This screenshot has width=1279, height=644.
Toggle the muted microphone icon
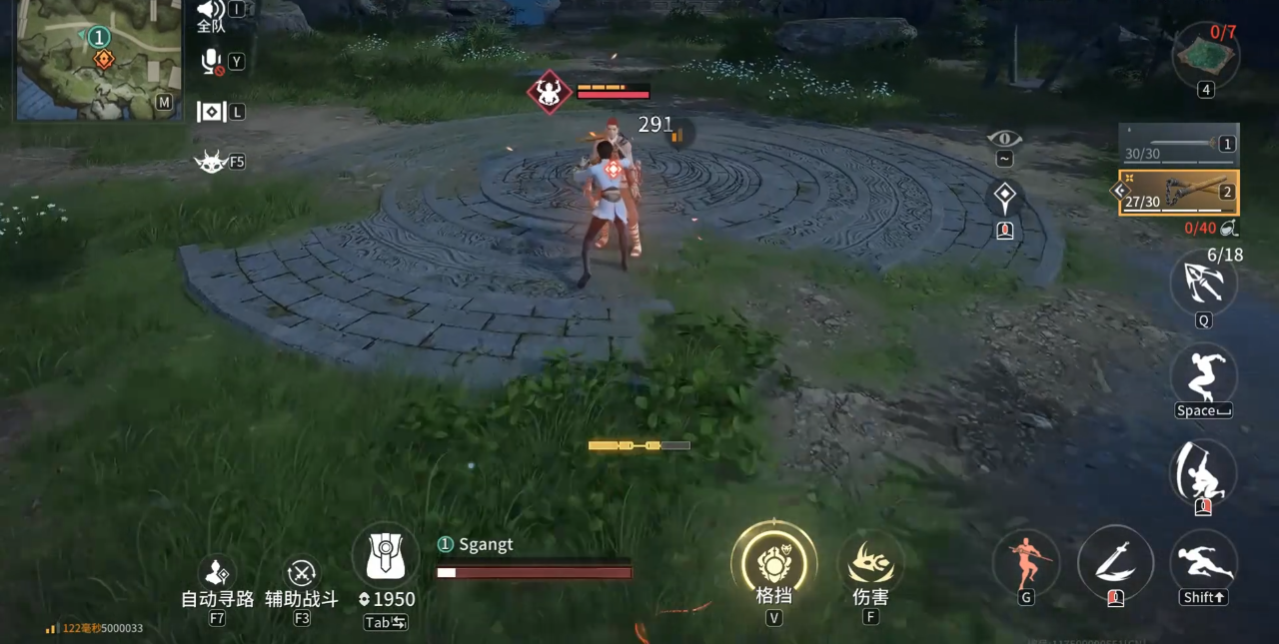[211, 62]
